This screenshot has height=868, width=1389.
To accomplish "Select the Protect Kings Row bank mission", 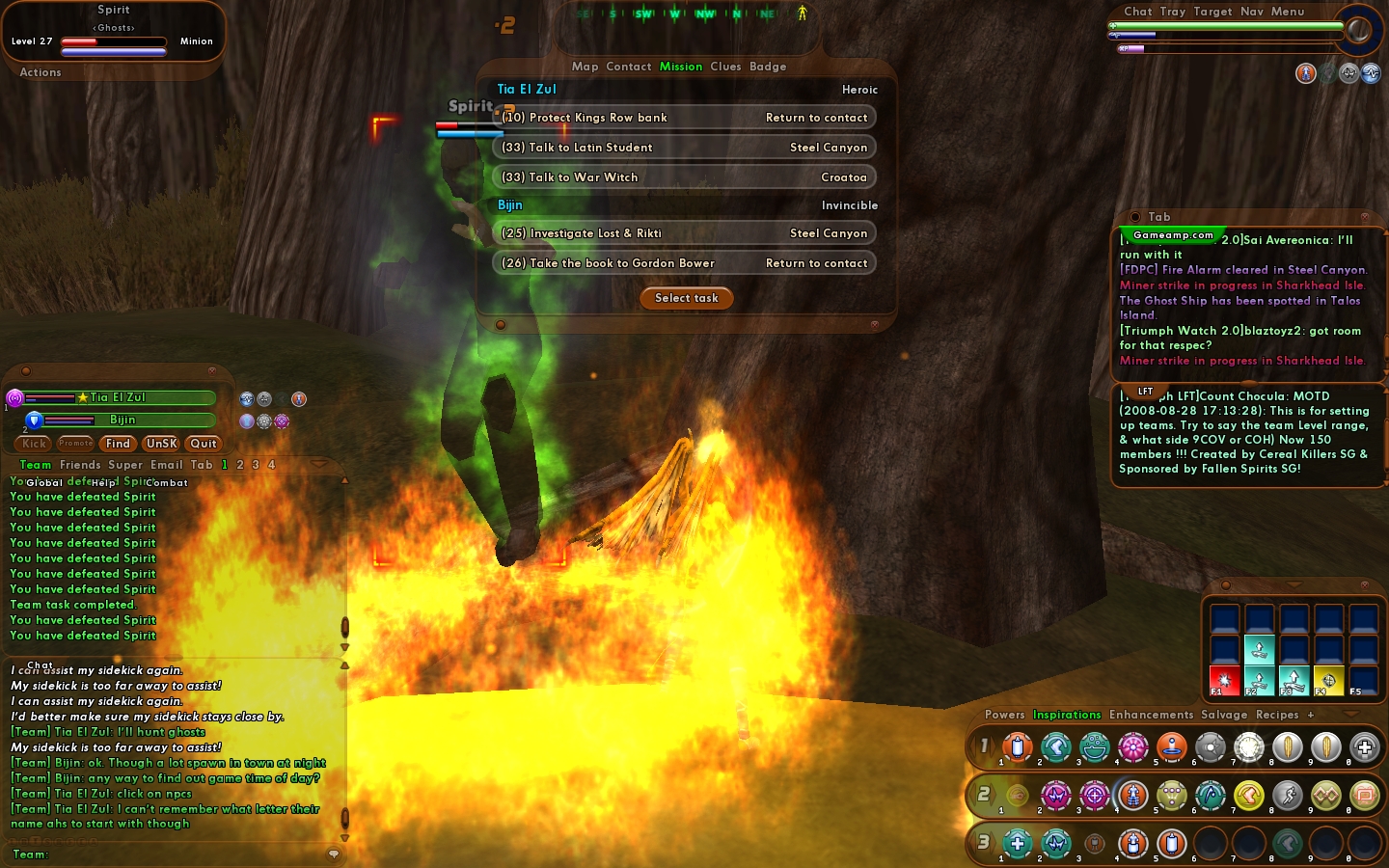I will (684, 118).
